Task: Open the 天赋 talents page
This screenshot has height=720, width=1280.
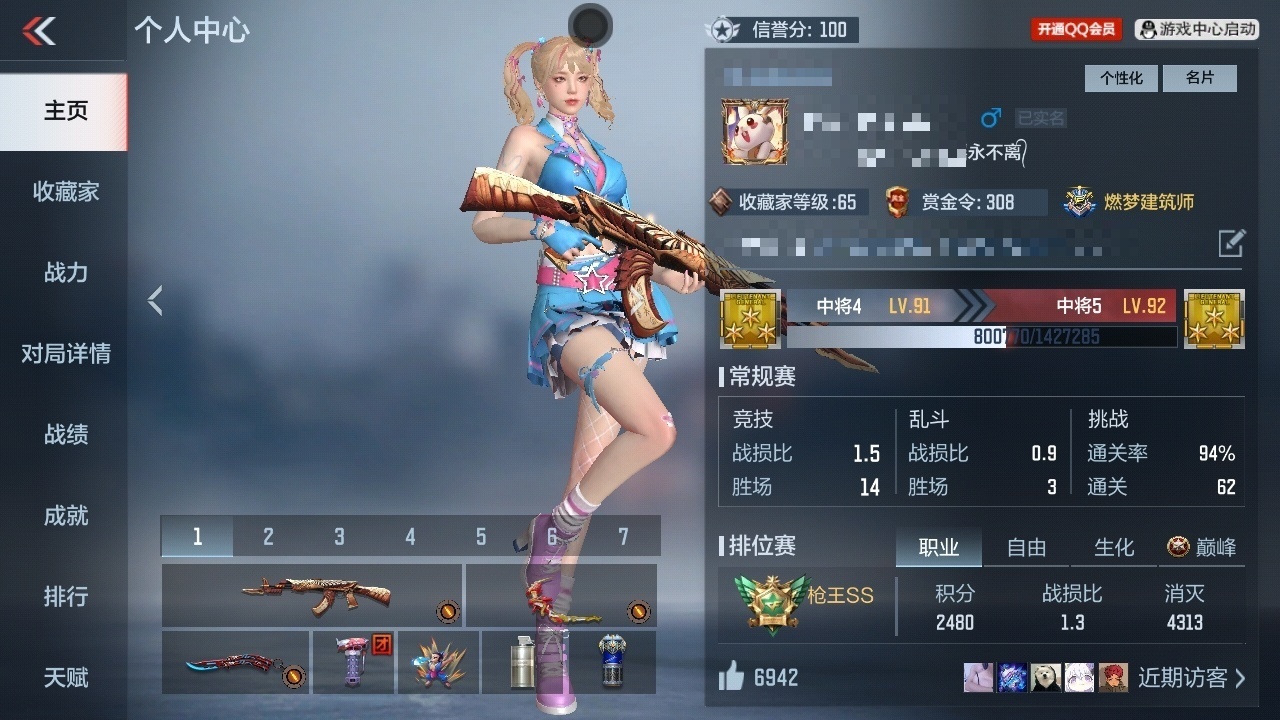Action: pyautogui.click(x=65, y=678)
